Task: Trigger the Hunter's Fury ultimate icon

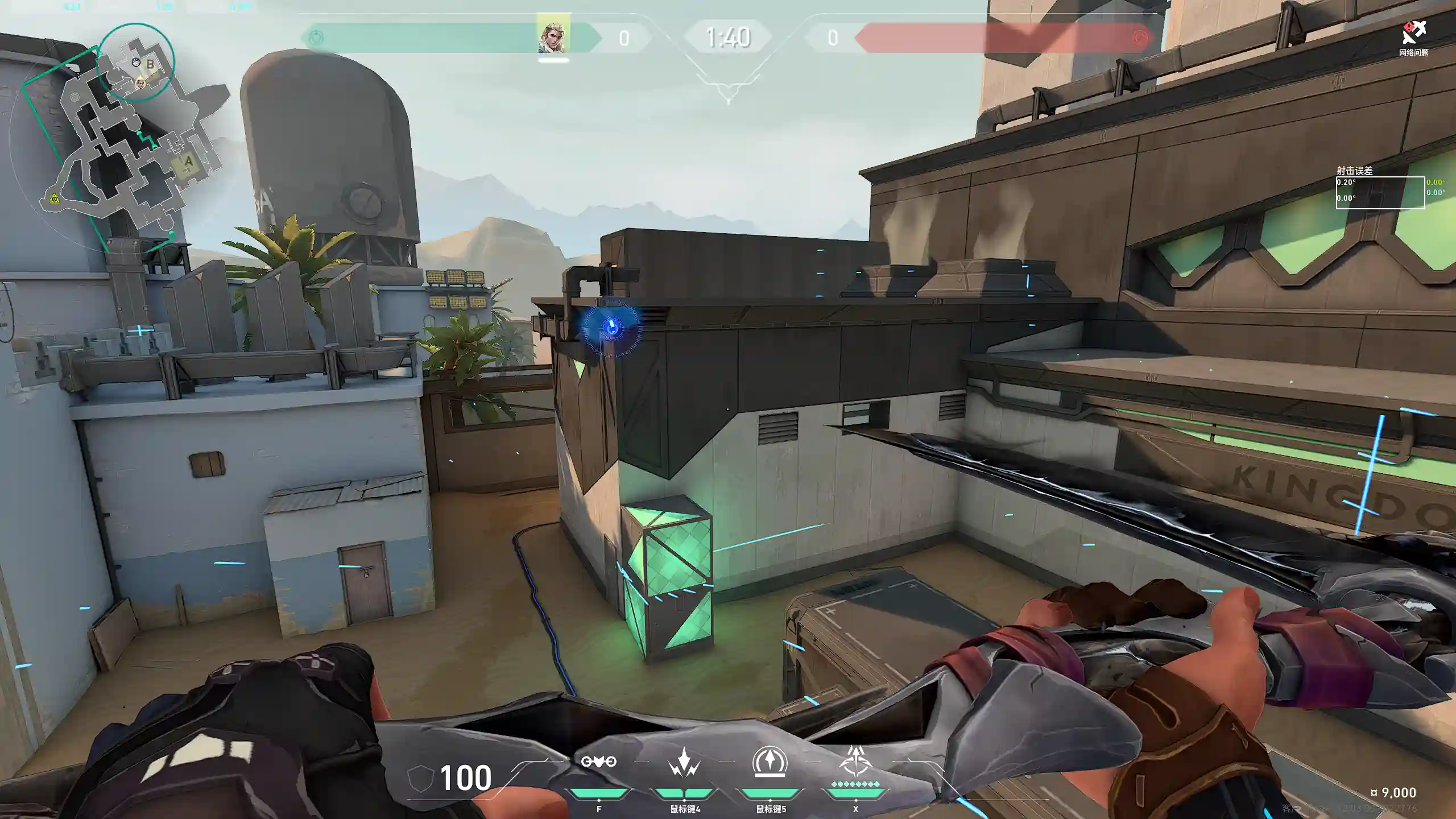Action: click(x=855, y=762)
